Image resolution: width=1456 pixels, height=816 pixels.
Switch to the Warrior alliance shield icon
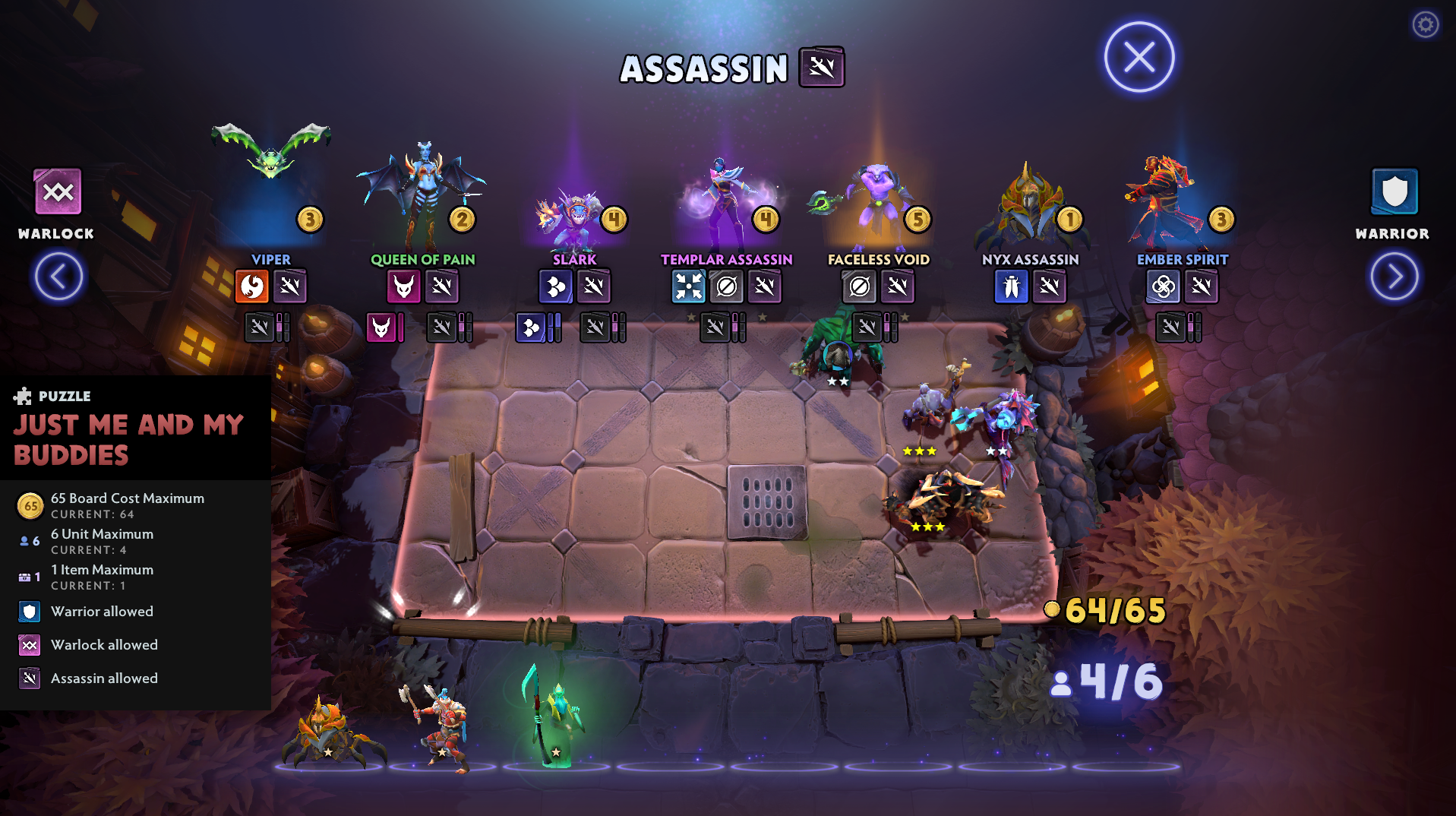1394,192
